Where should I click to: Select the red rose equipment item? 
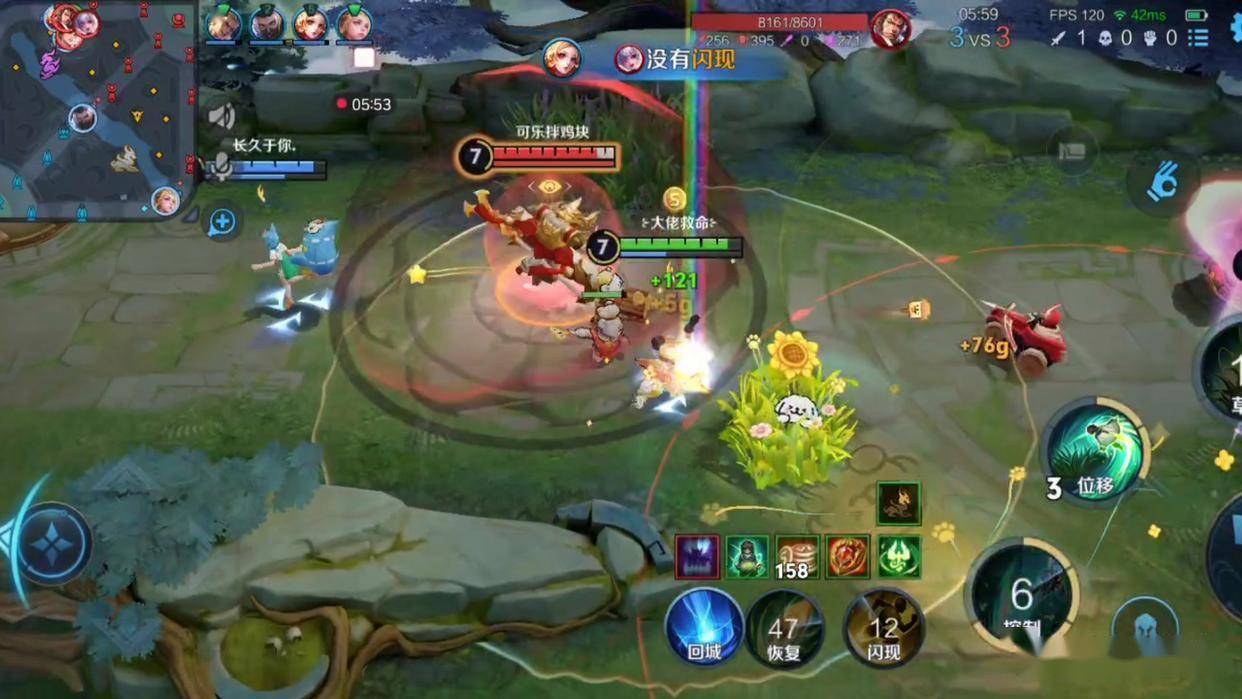(848, 557)
